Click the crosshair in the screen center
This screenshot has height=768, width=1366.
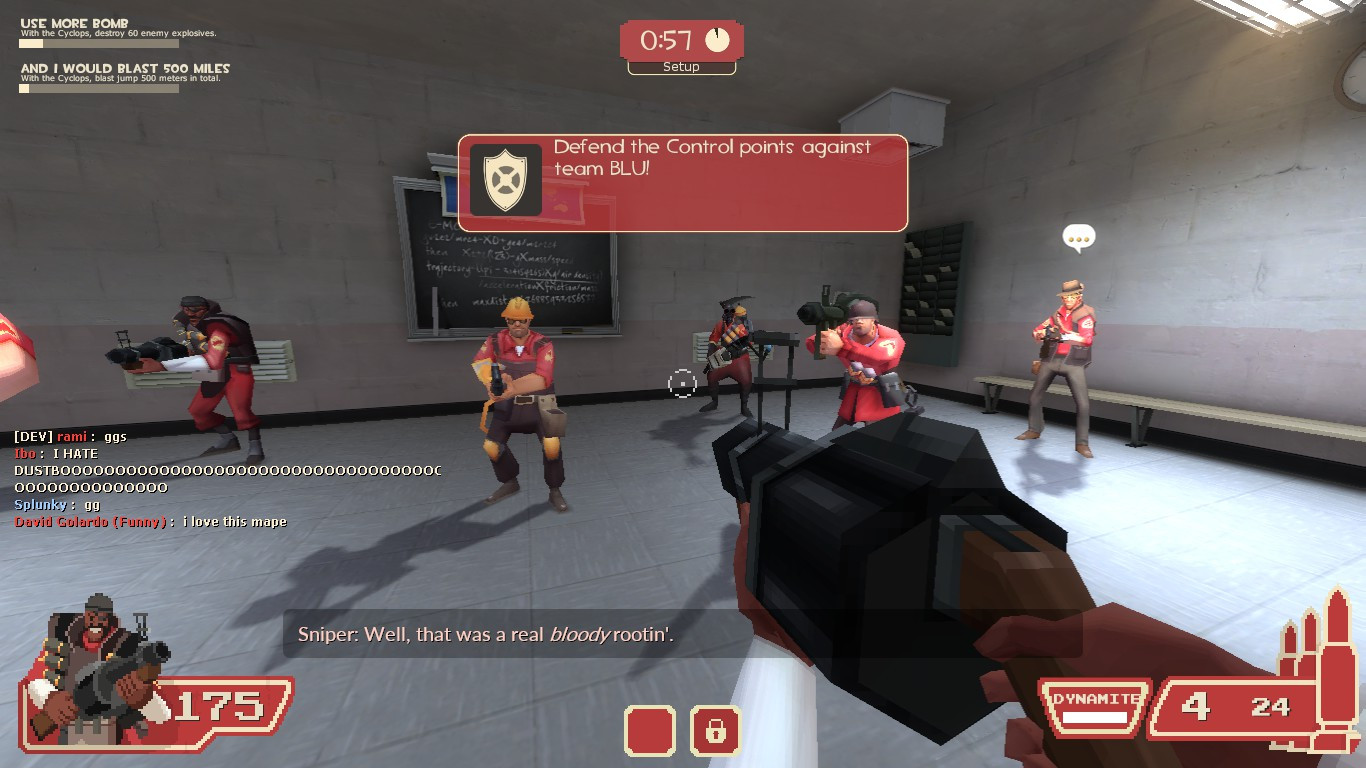pyautogui.click(x=683, y=383)
